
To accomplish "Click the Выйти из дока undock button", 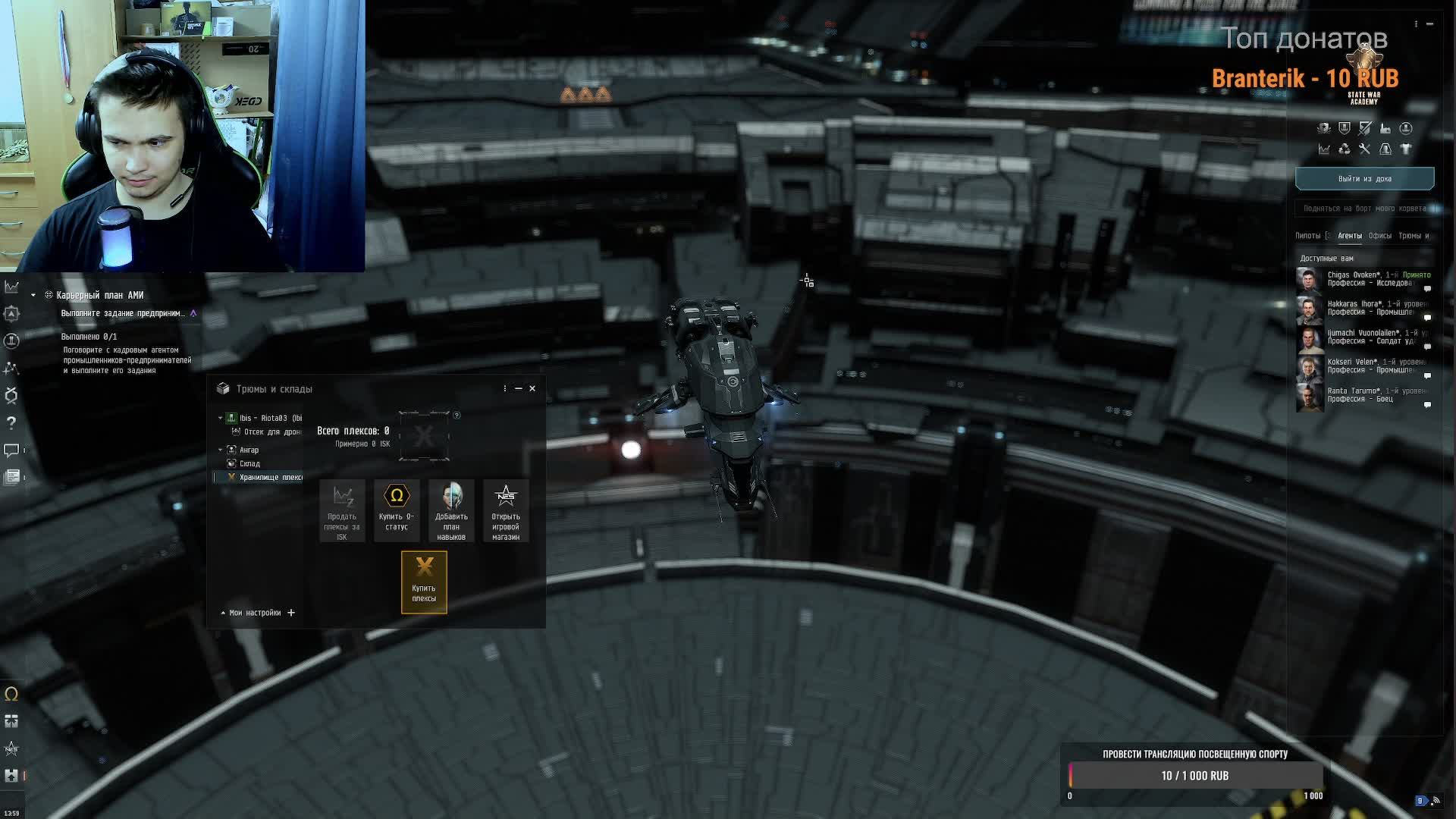I will [1364, 179].
